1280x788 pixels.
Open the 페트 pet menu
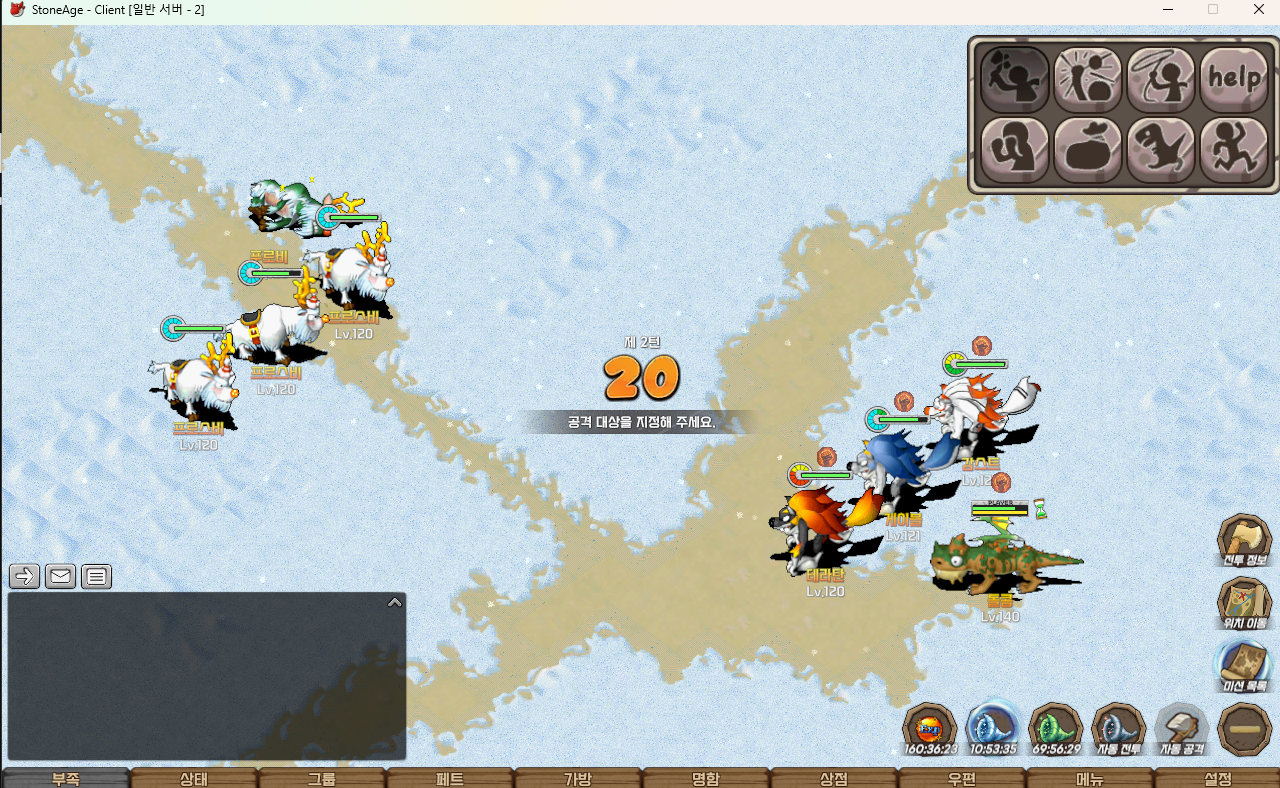pyautogui.click(x=450, y=779)
